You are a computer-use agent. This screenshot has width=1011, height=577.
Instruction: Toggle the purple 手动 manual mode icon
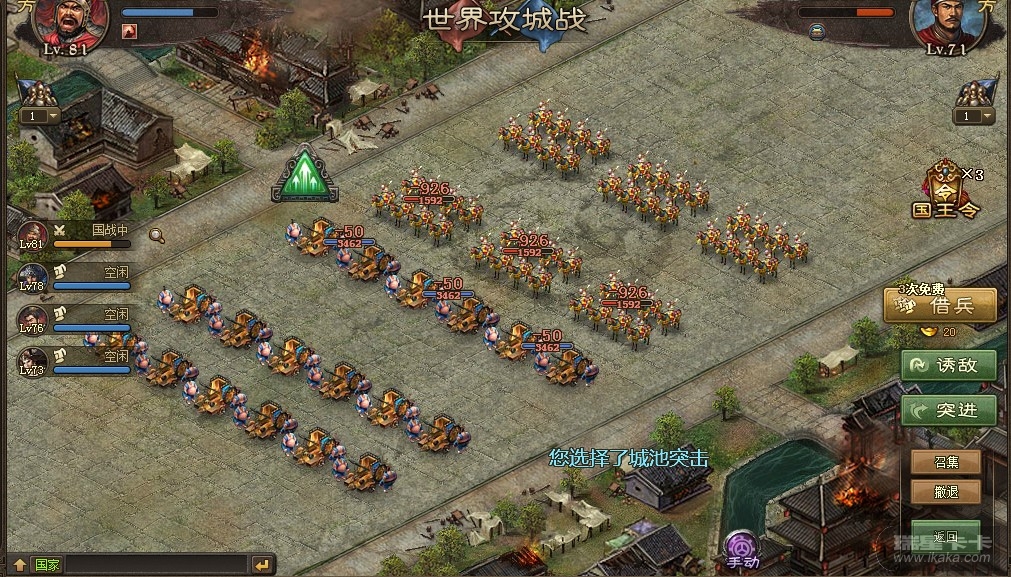coord(742,548)
